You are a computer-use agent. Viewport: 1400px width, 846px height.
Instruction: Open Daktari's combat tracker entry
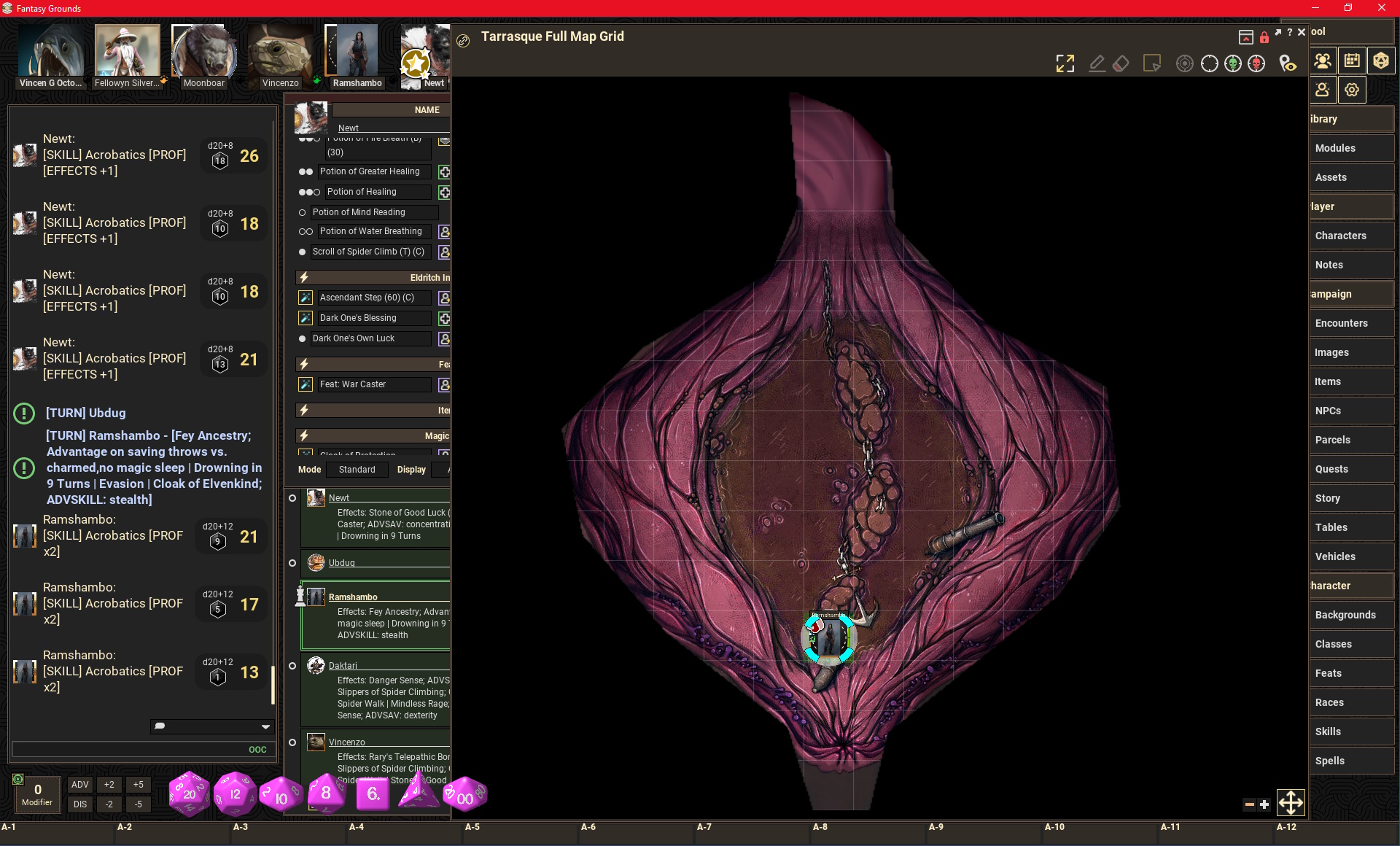pyautogui.click(x=343, y=665)
